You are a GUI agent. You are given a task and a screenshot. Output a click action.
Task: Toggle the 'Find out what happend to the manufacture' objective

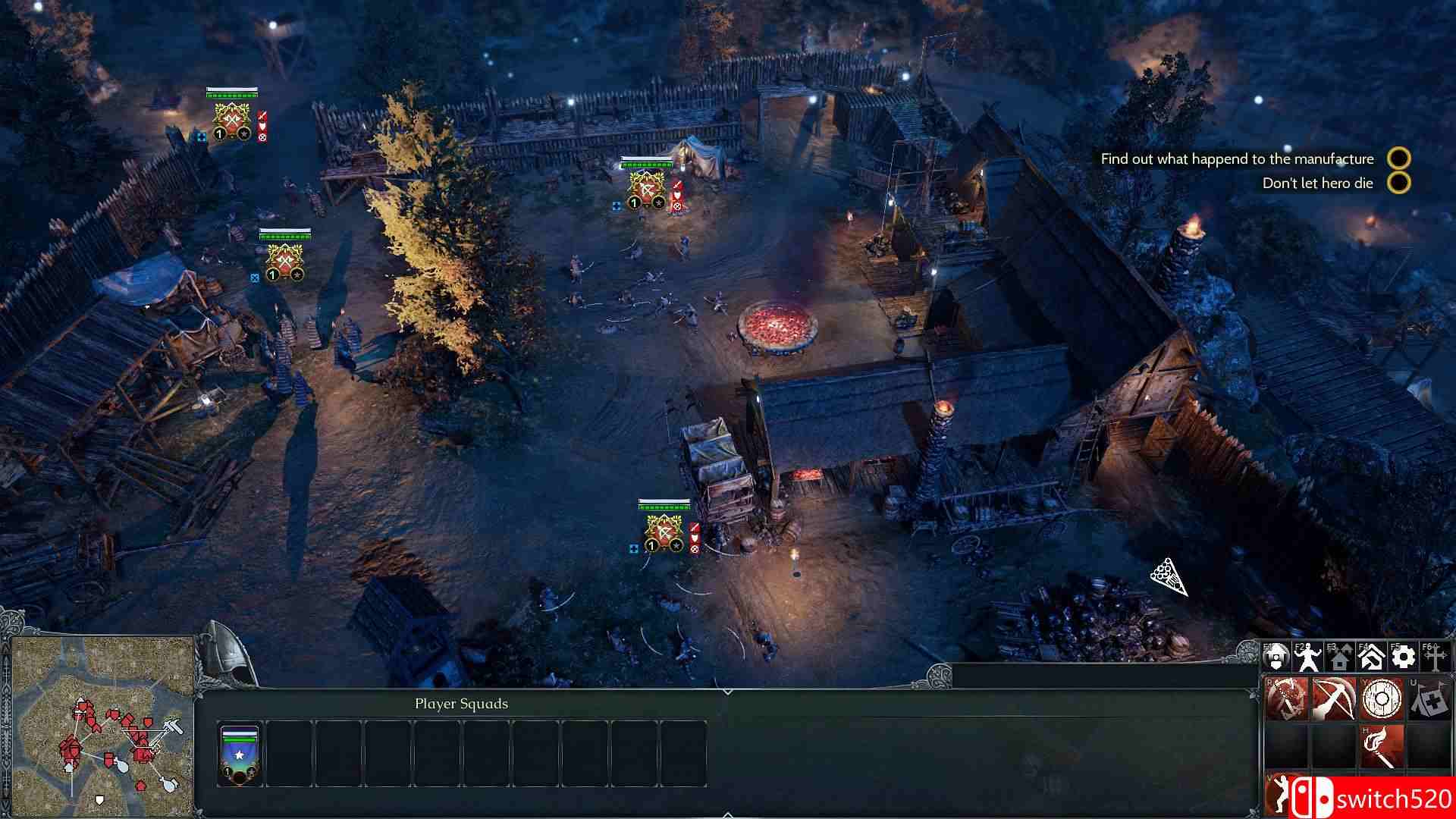1399,159
